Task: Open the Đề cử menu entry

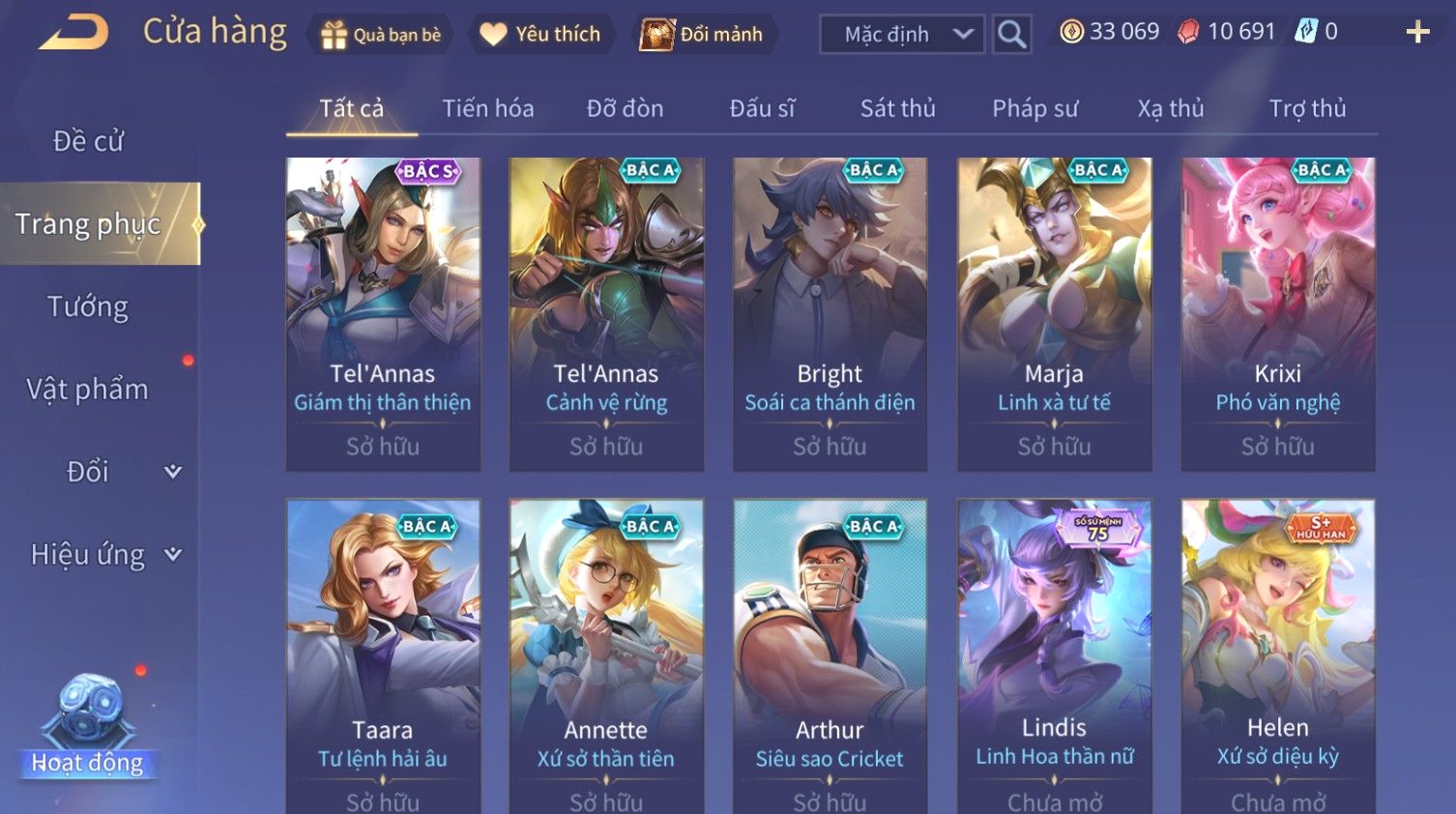Action: click(88, 141)
